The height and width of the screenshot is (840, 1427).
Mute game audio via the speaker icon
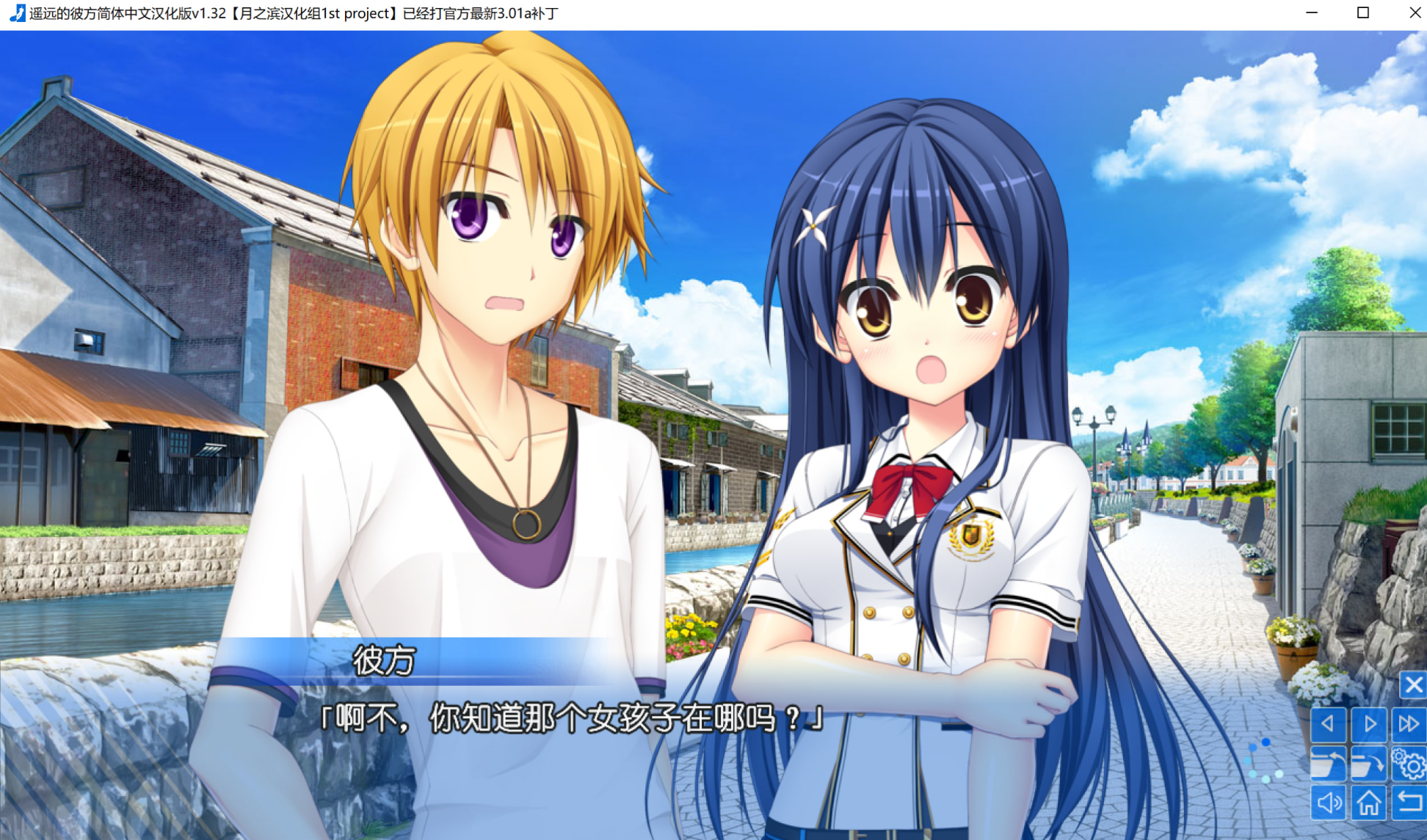[x=1330, y=803]
